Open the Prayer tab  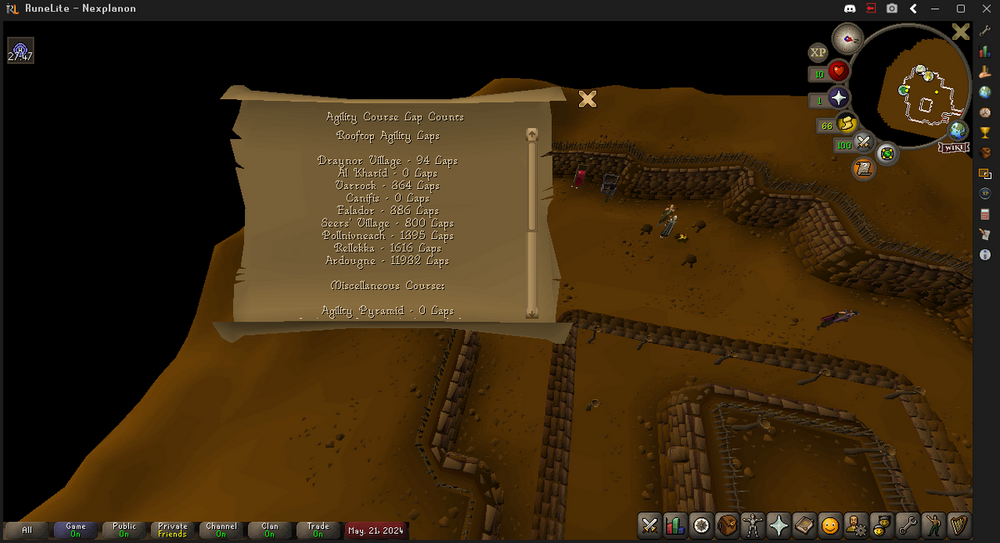tap(779, 525)
